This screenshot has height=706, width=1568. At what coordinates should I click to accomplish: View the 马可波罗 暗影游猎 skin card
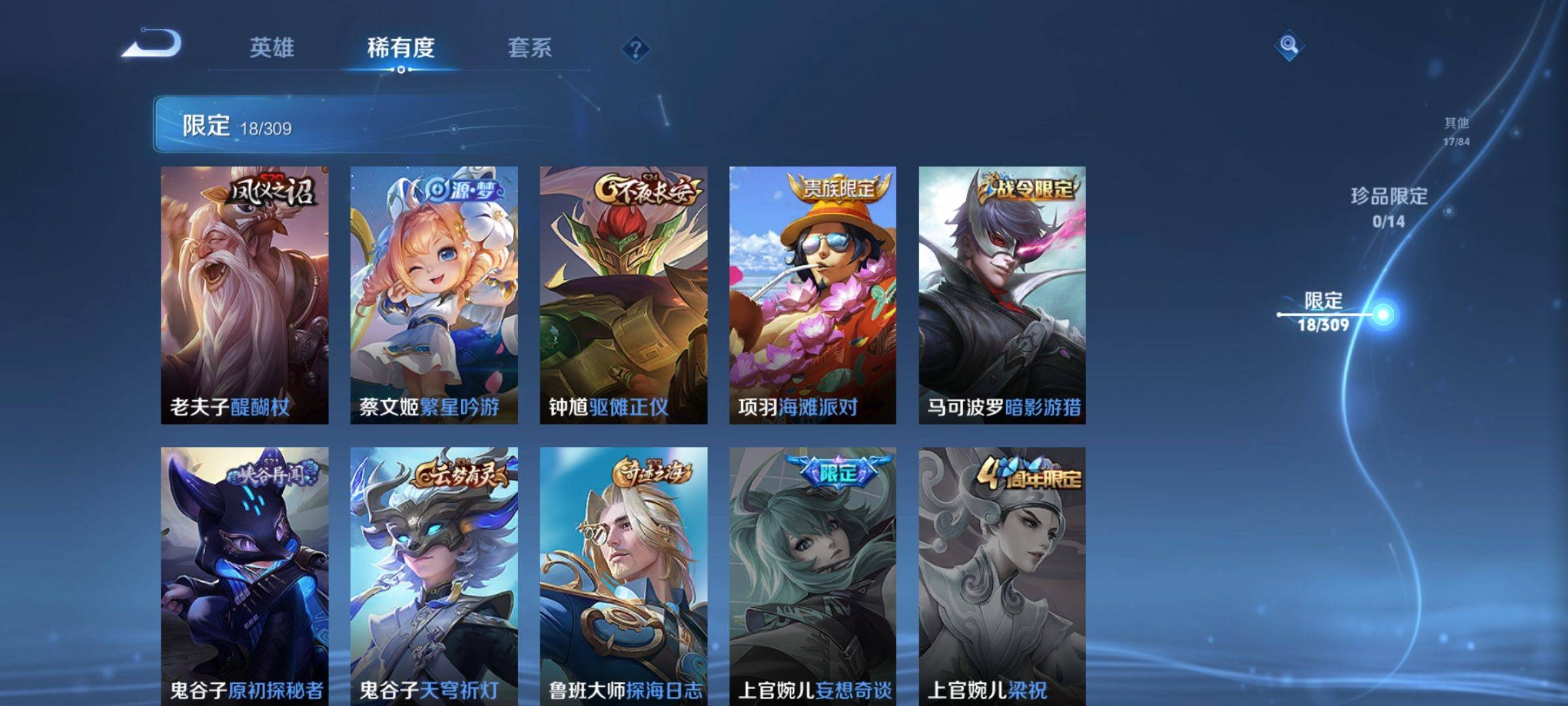tap(1002, 295)
